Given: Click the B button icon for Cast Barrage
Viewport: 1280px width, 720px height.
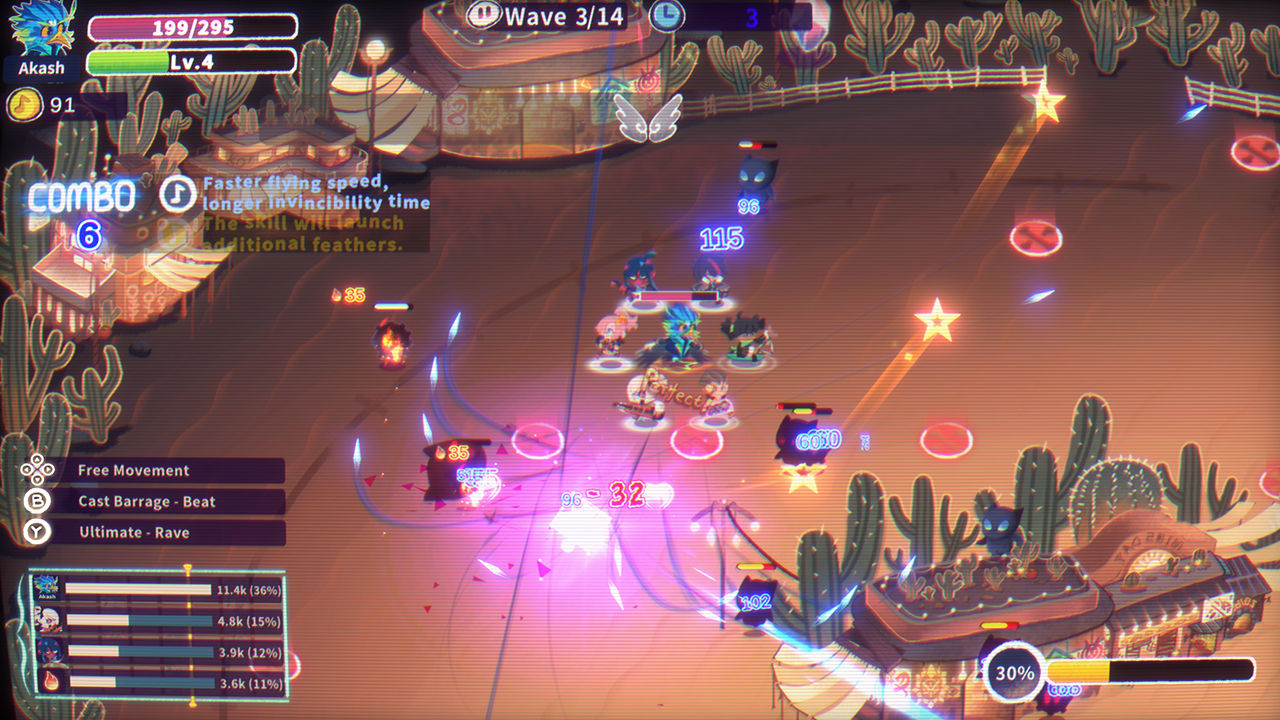Looking at the screenshot, I should 36,502.
